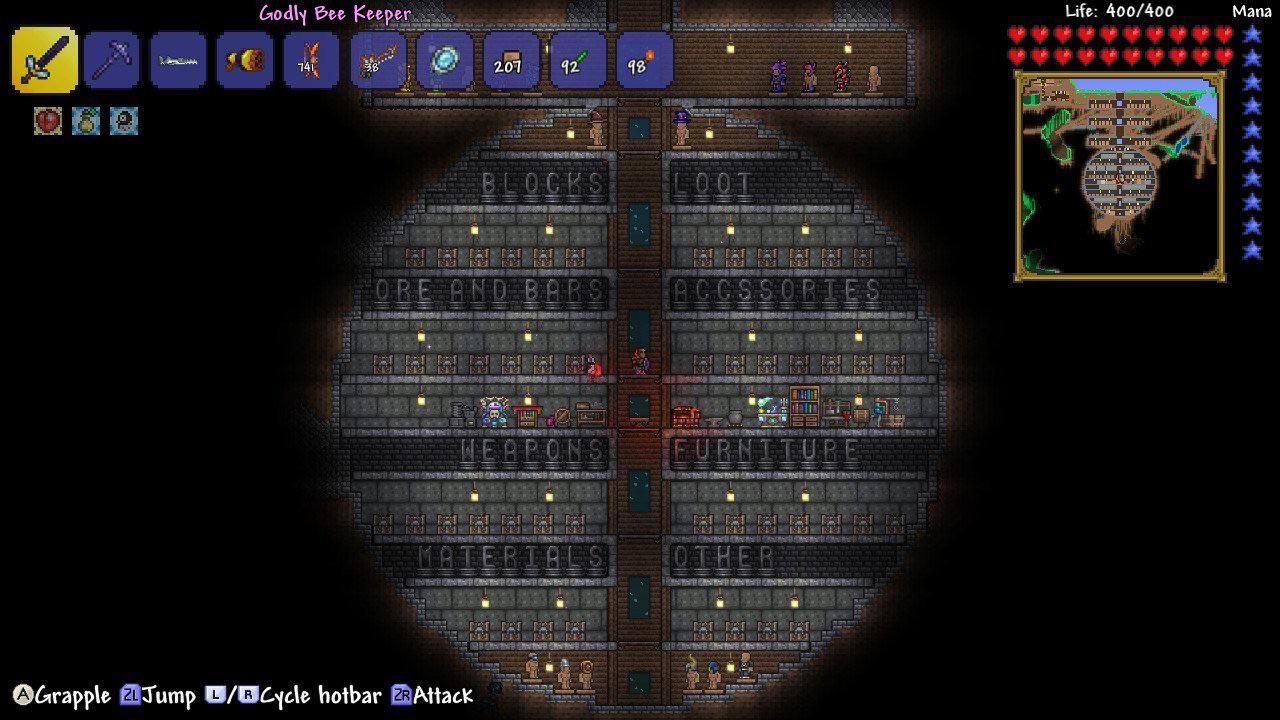Select the stack of 741 wings-shaped items
1280x720 pixels.
click(x=310, y=60)
